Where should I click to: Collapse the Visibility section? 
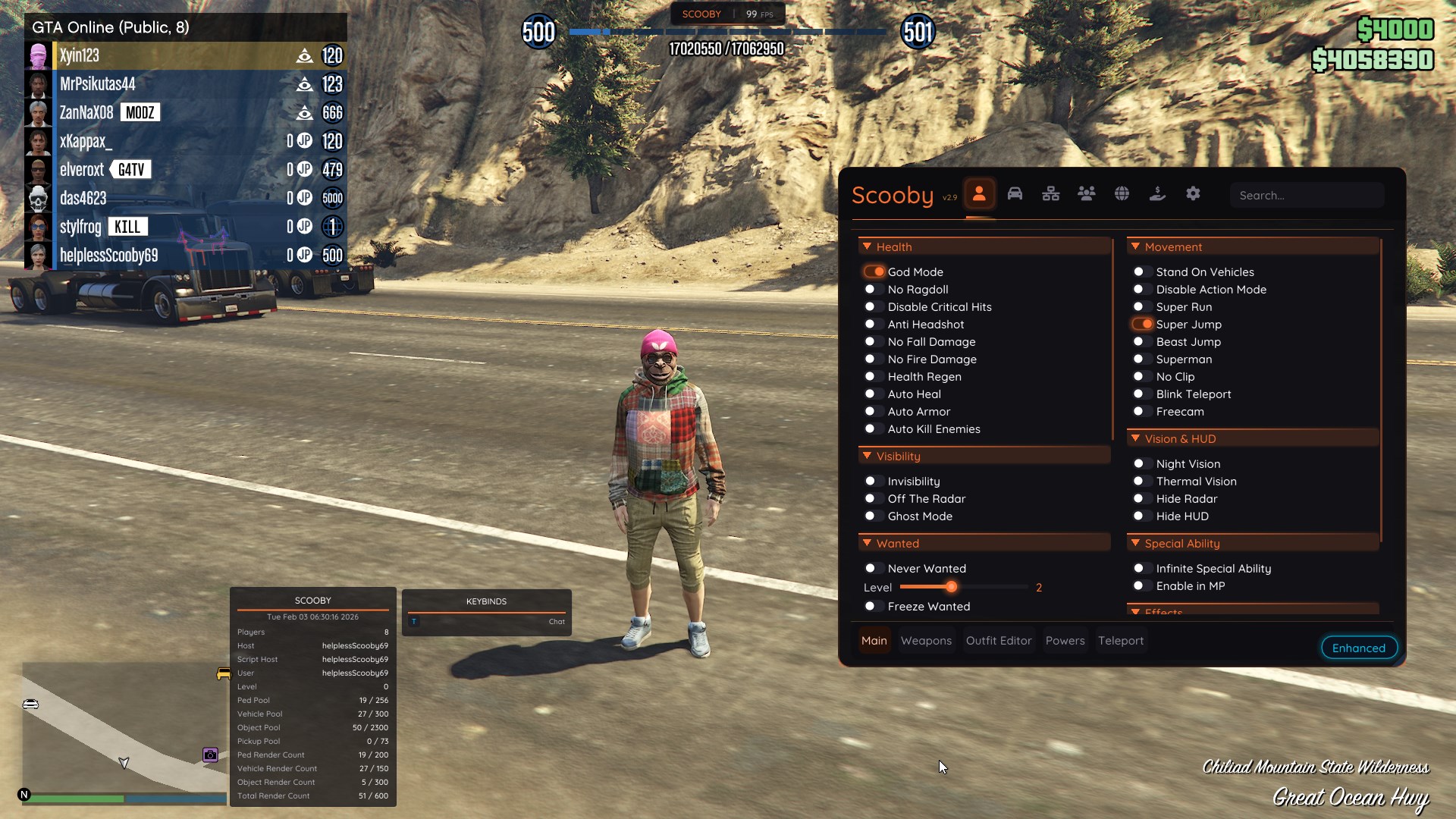click(x=868, y=455)
